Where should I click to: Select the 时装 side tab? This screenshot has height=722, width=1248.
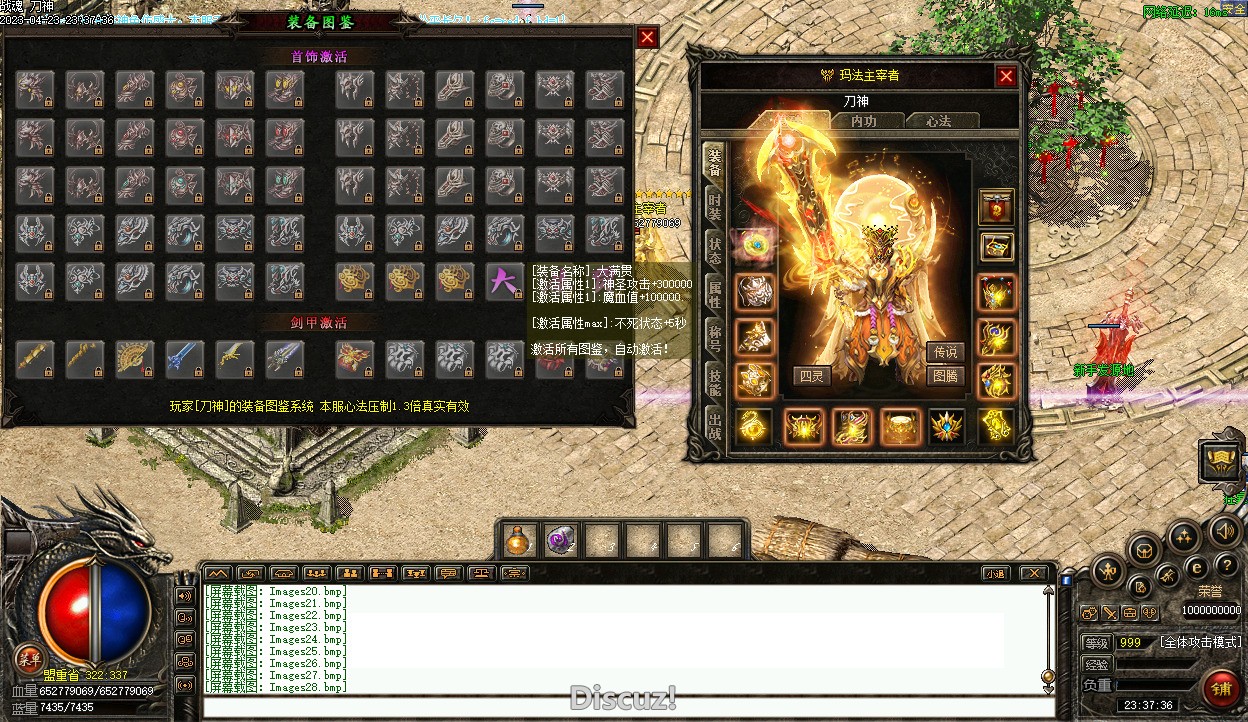click(715, 207)
